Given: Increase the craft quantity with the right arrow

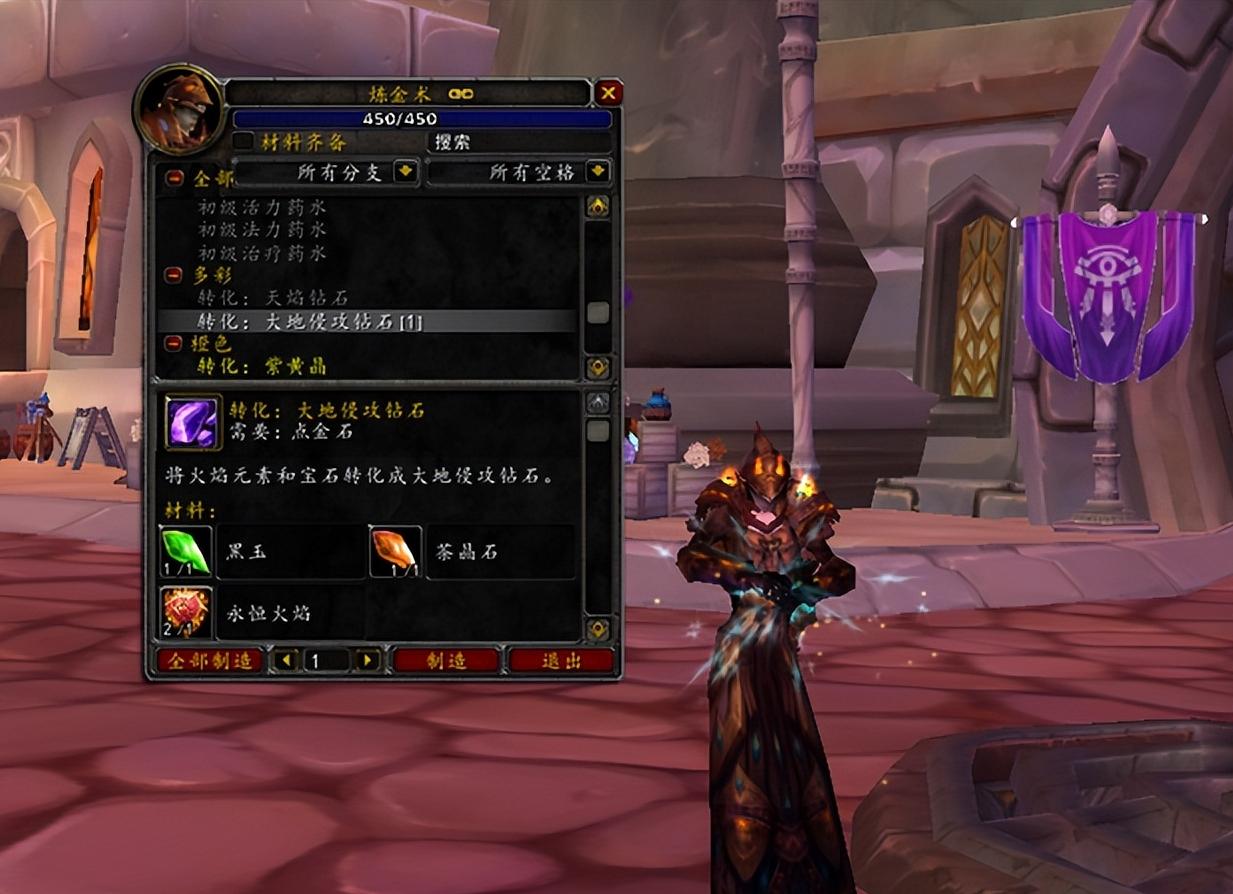Looking at the screenshot, I should pos(369,660).
